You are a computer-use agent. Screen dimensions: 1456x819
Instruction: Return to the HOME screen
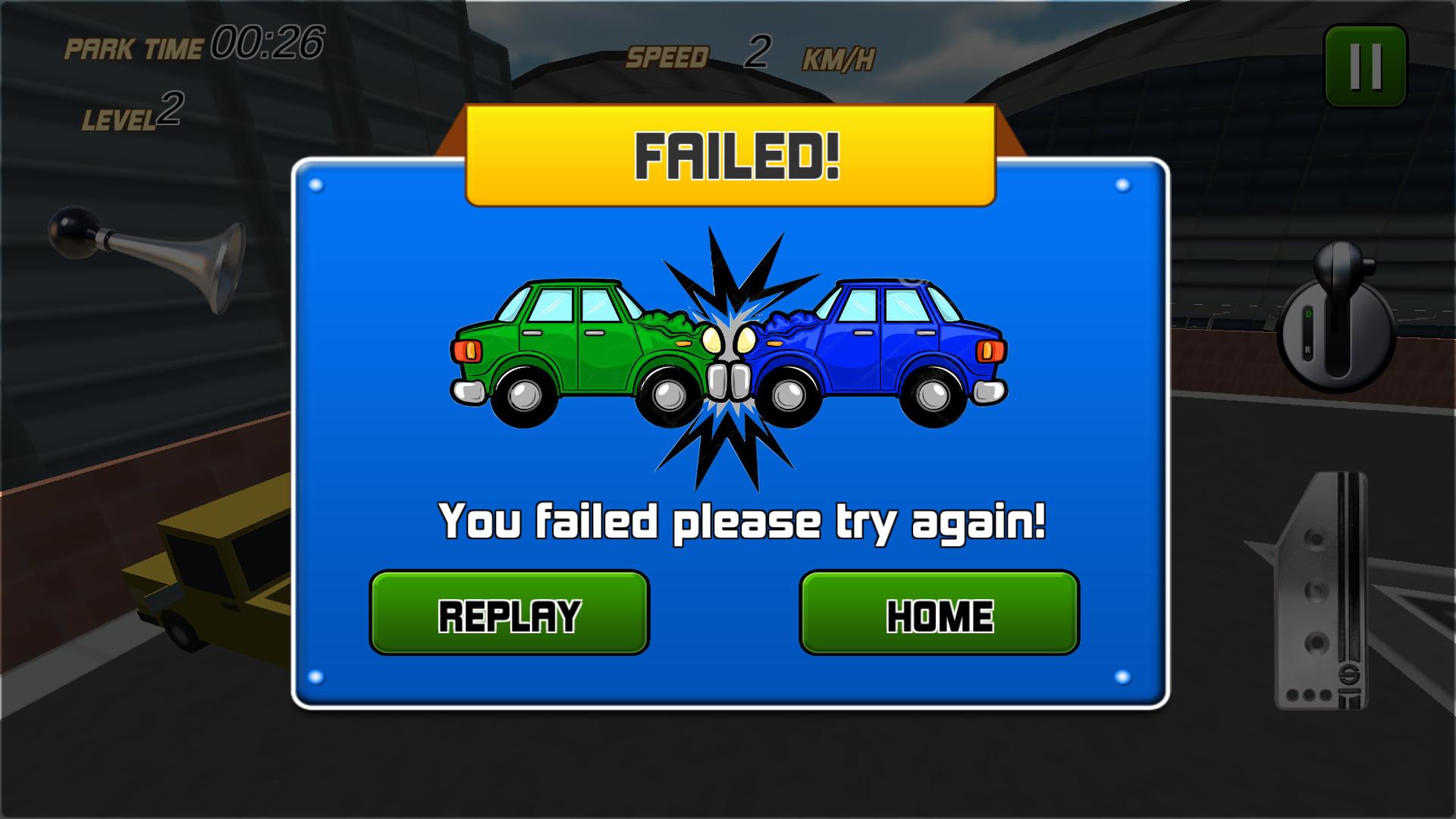coord(939,613)
